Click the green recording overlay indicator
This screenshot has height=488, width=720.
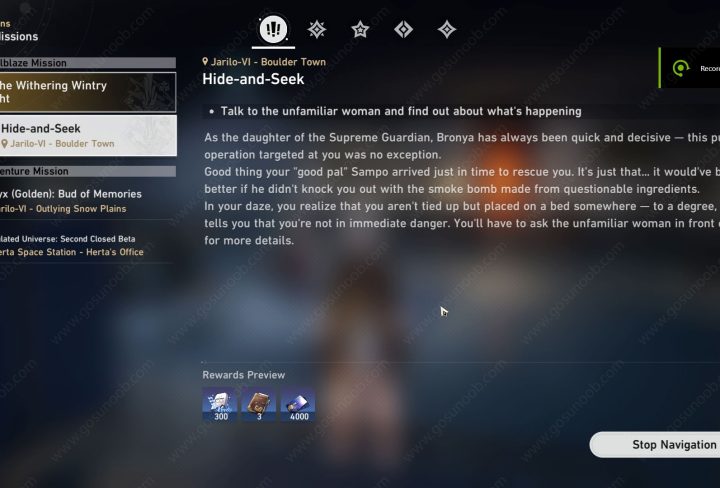(682, 68)
